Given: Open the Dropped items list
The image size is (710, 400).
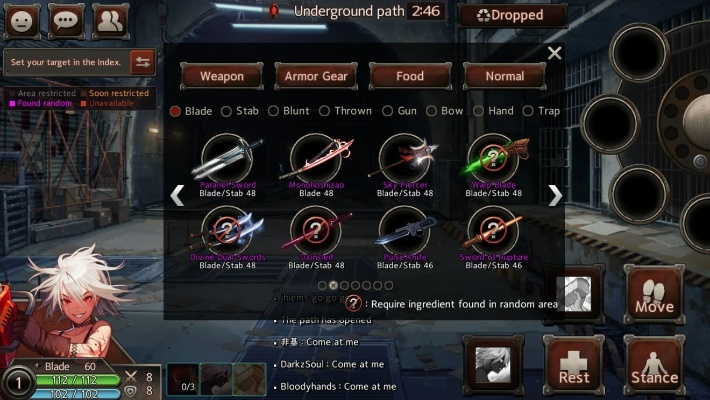Looking at the screenshot, I should pyautogui.click(x=512, y=15).
